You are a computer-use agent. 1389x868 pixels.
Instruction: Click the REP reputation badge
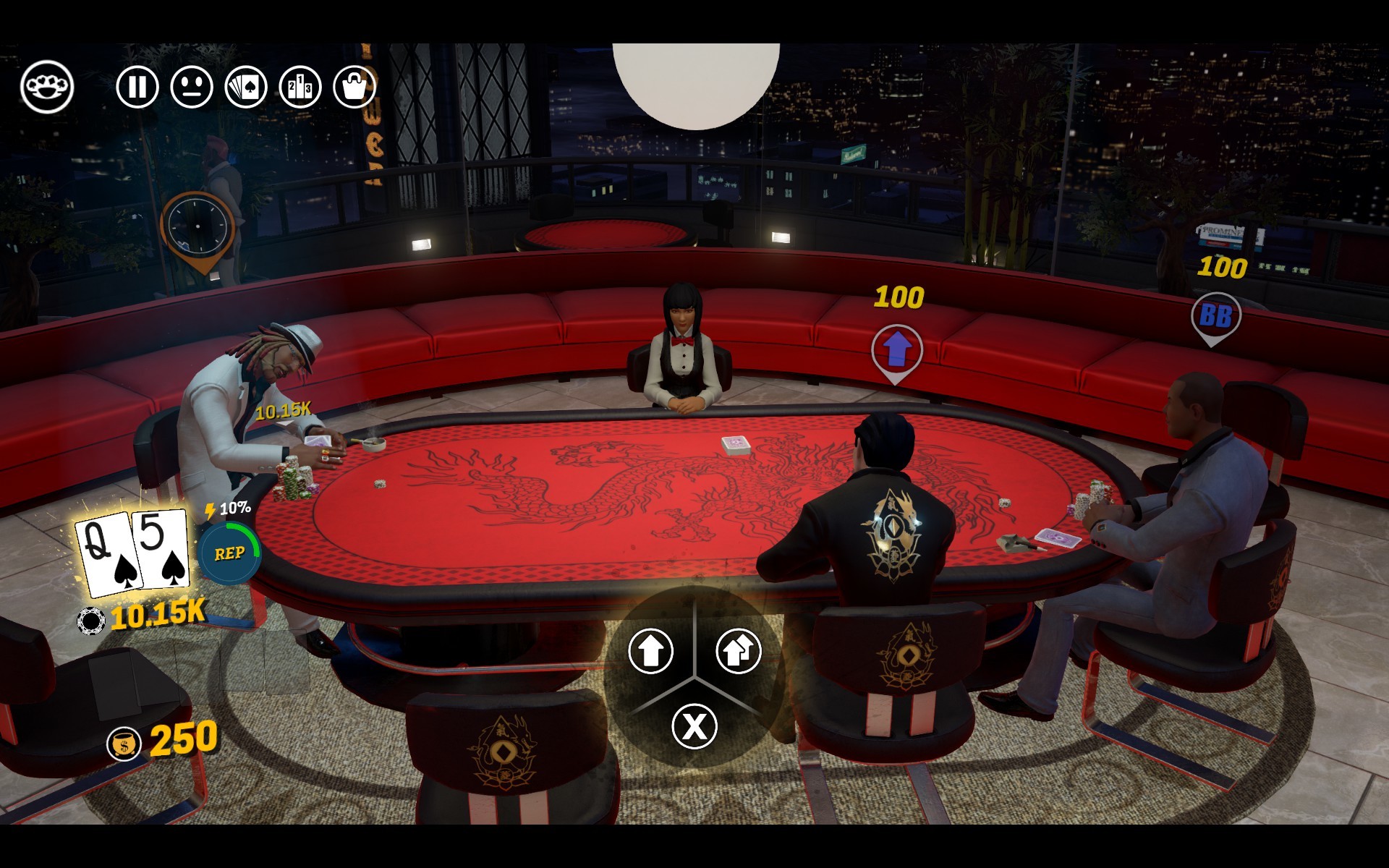(x=229, y=553)
